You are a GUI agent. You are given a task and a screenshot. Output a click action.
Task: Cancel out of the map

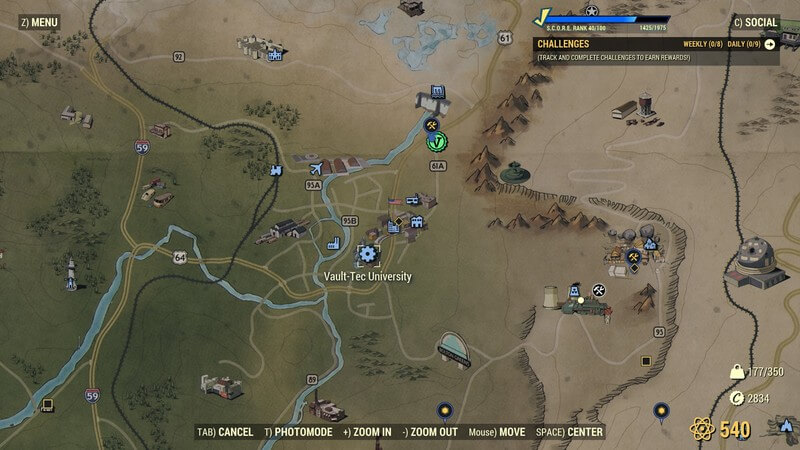tap(225, 432)
